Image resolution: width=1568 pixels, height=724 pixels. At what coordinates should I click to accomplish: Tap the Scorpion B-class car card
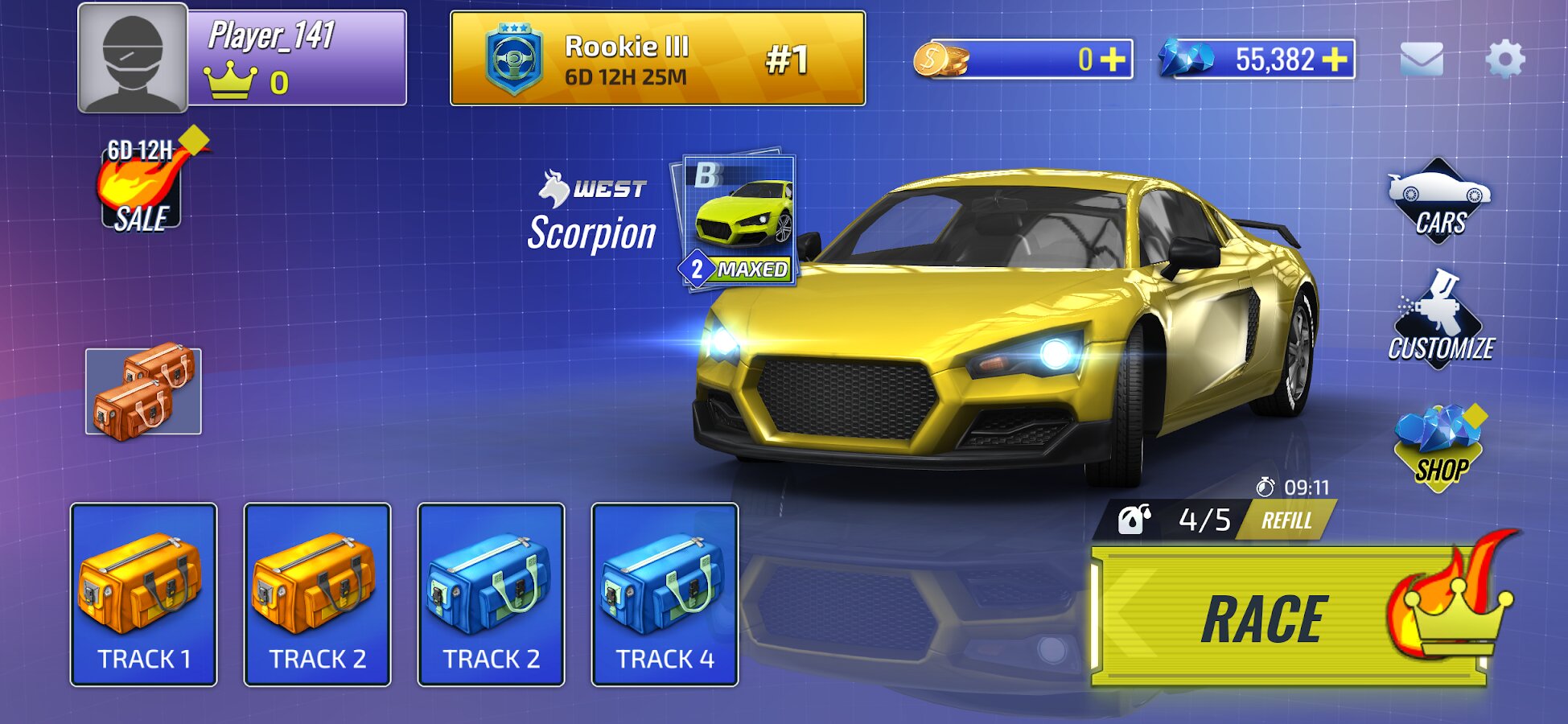click(x=739, y=220)
